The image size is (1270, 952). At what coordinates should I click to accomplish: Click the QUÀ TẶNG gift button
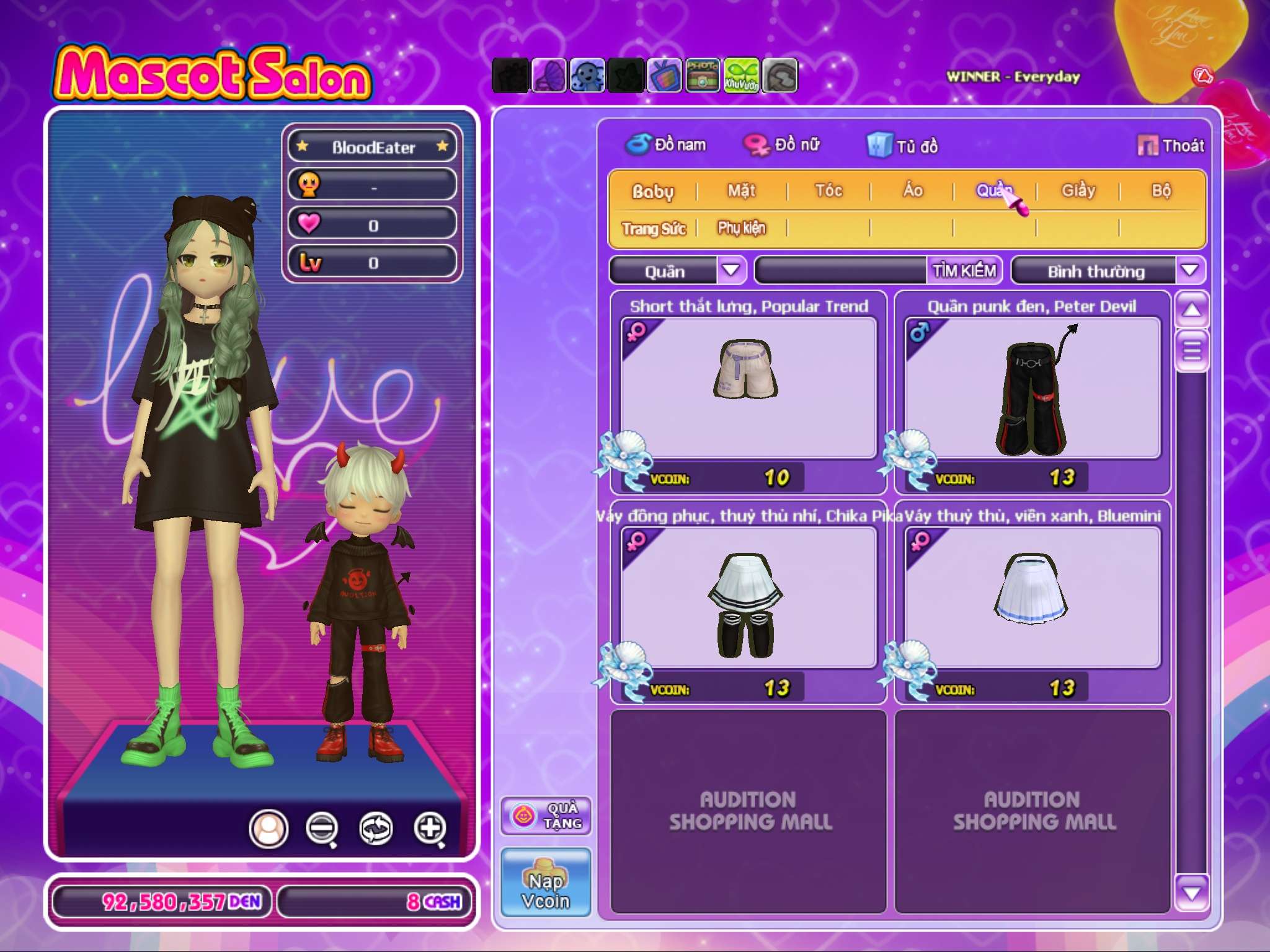coord(546,816)
